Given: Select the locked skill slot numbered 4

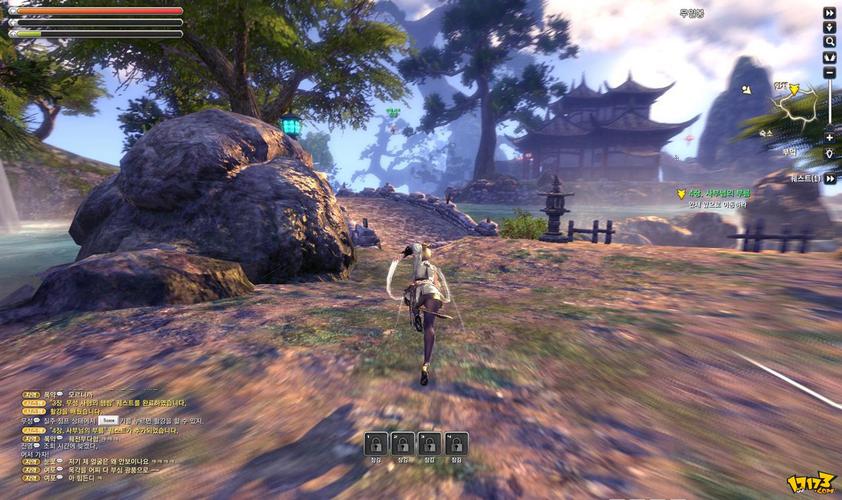Looking at the screenshot, I should click(457, 443).
